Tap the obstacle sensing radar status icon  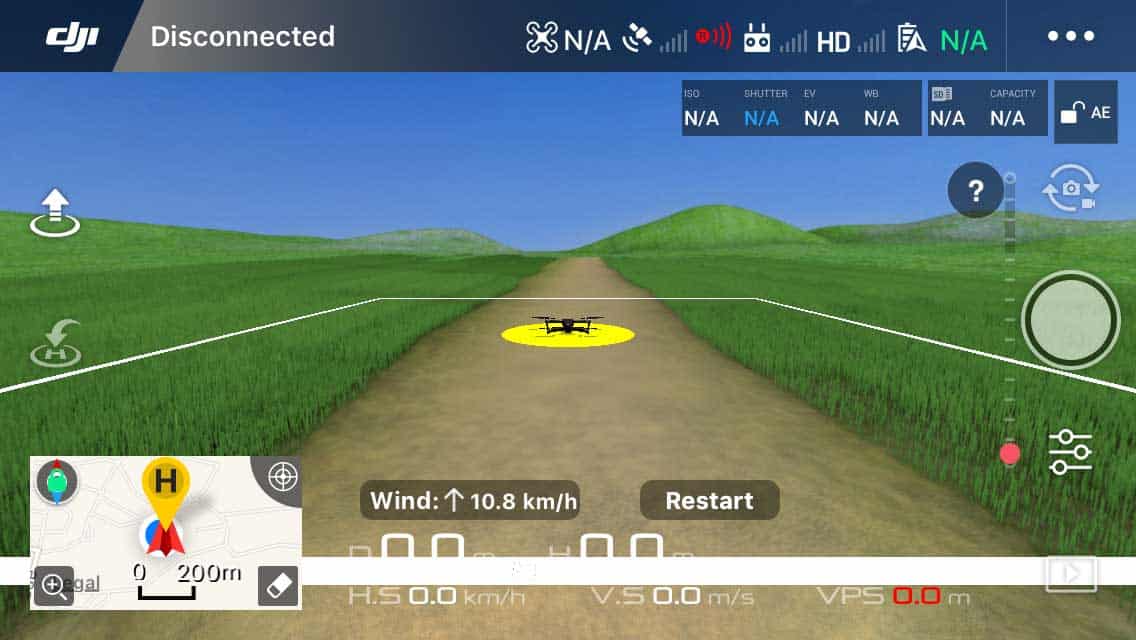point(713,38)
